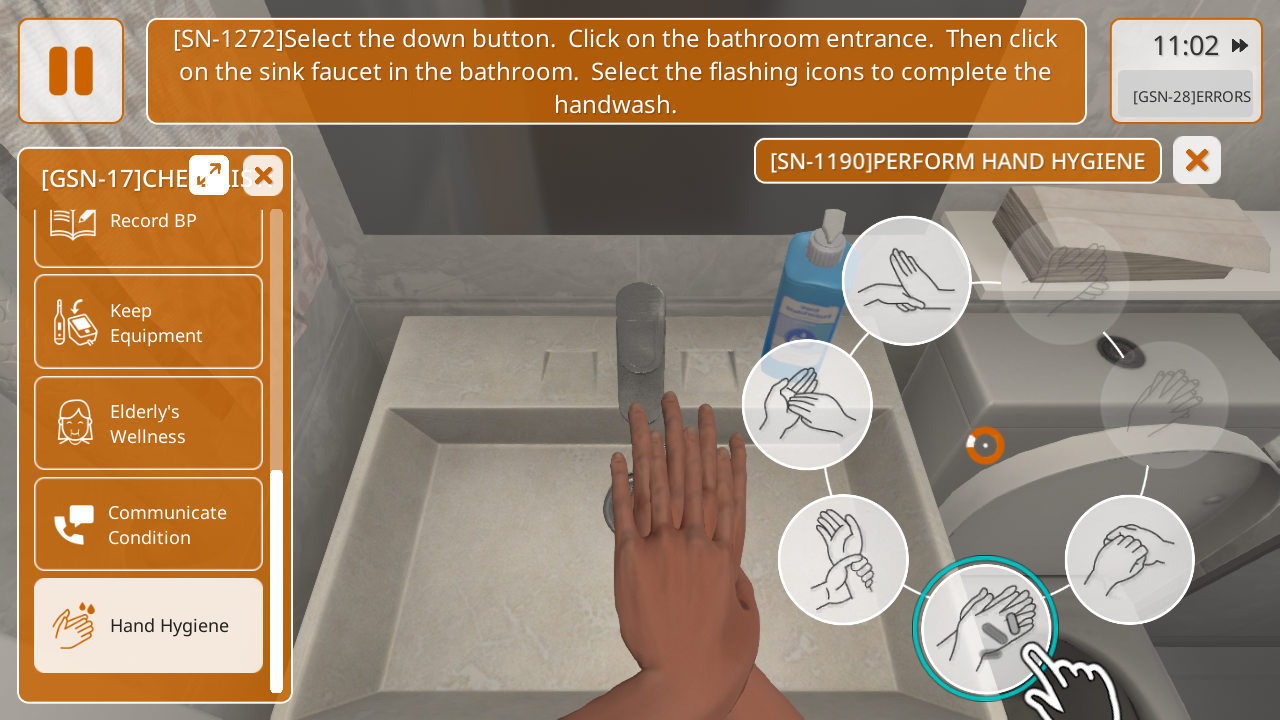The width and height of the screenshot is (1280, 720).
Task: Choose the palm-to-palm rubbing step icon
Action: (x=807, y=404)
